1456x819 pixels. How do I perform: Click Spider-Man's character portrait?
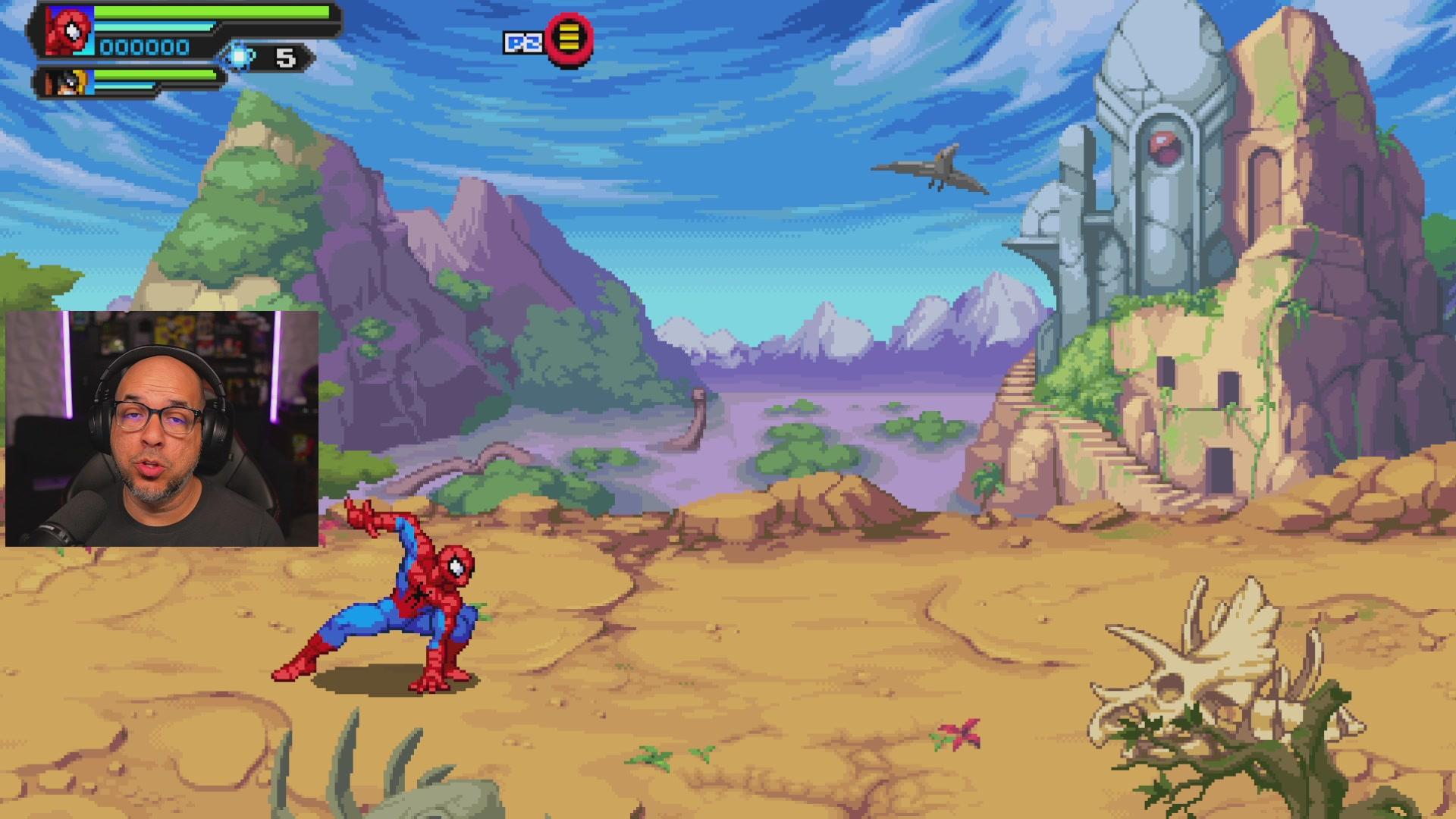pyautogui.click(x=70, y=31)
